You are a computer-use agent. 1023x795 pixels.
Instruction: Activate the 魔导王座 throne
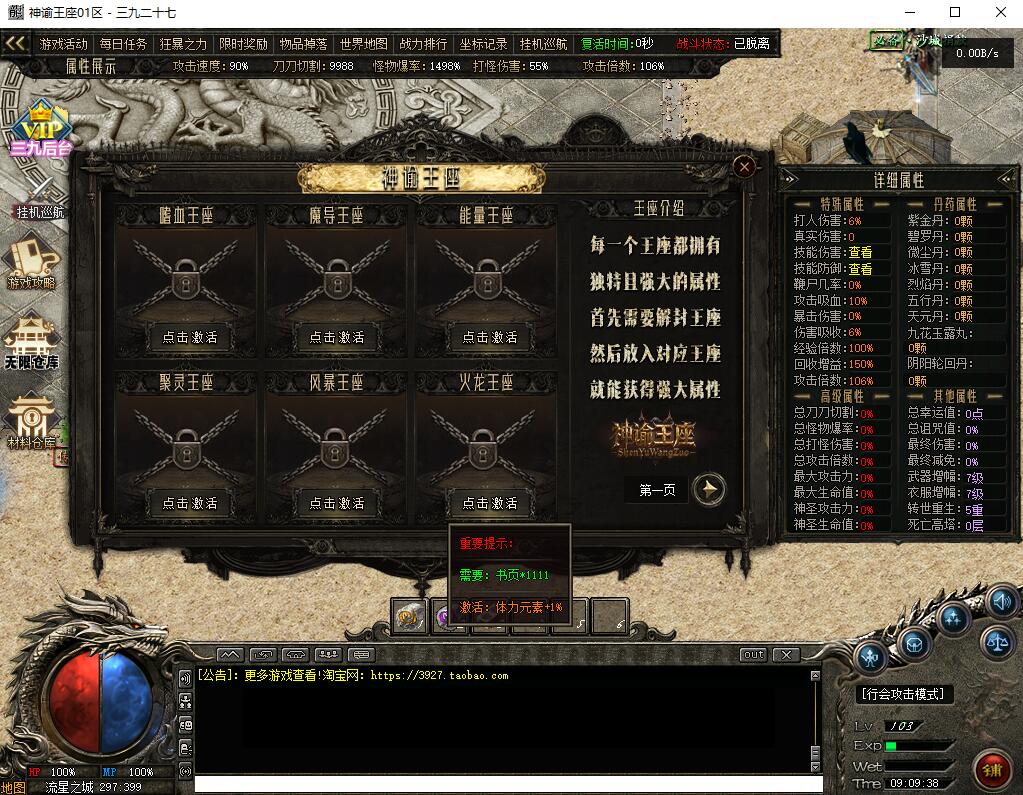[336, 337]
